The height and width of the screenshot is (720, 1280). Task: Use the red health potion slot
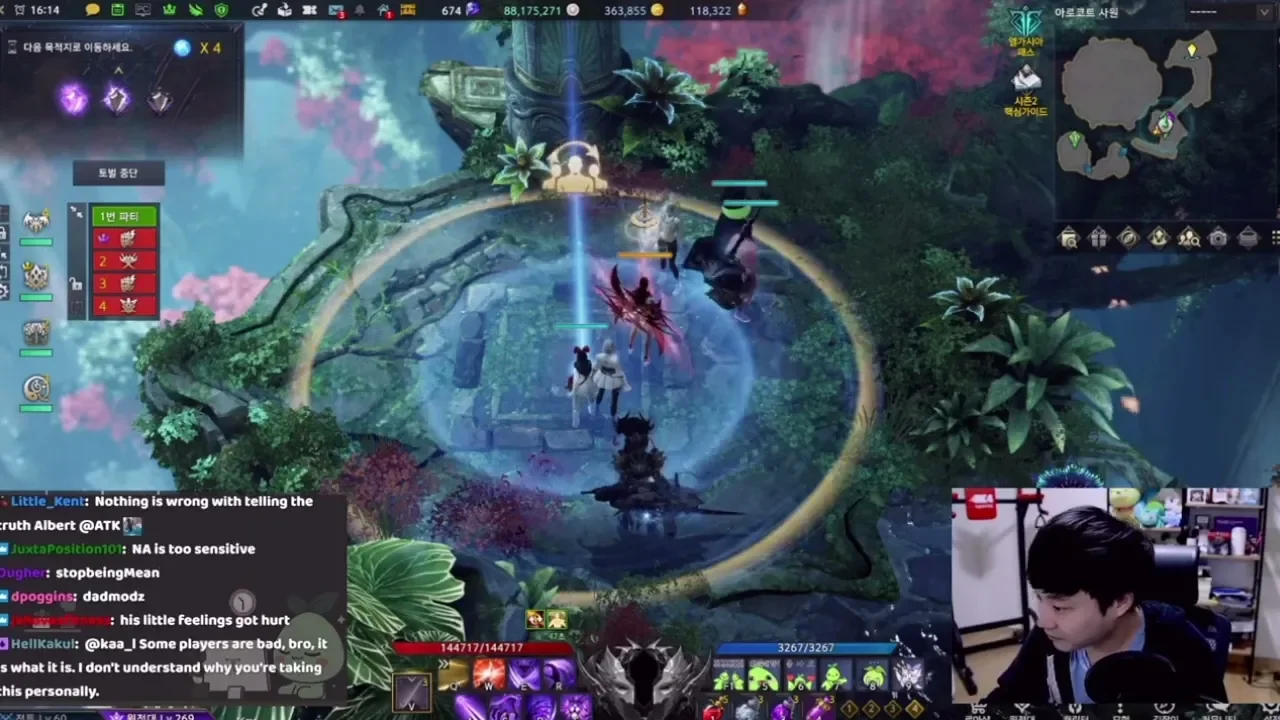click(x=714, y=708)
